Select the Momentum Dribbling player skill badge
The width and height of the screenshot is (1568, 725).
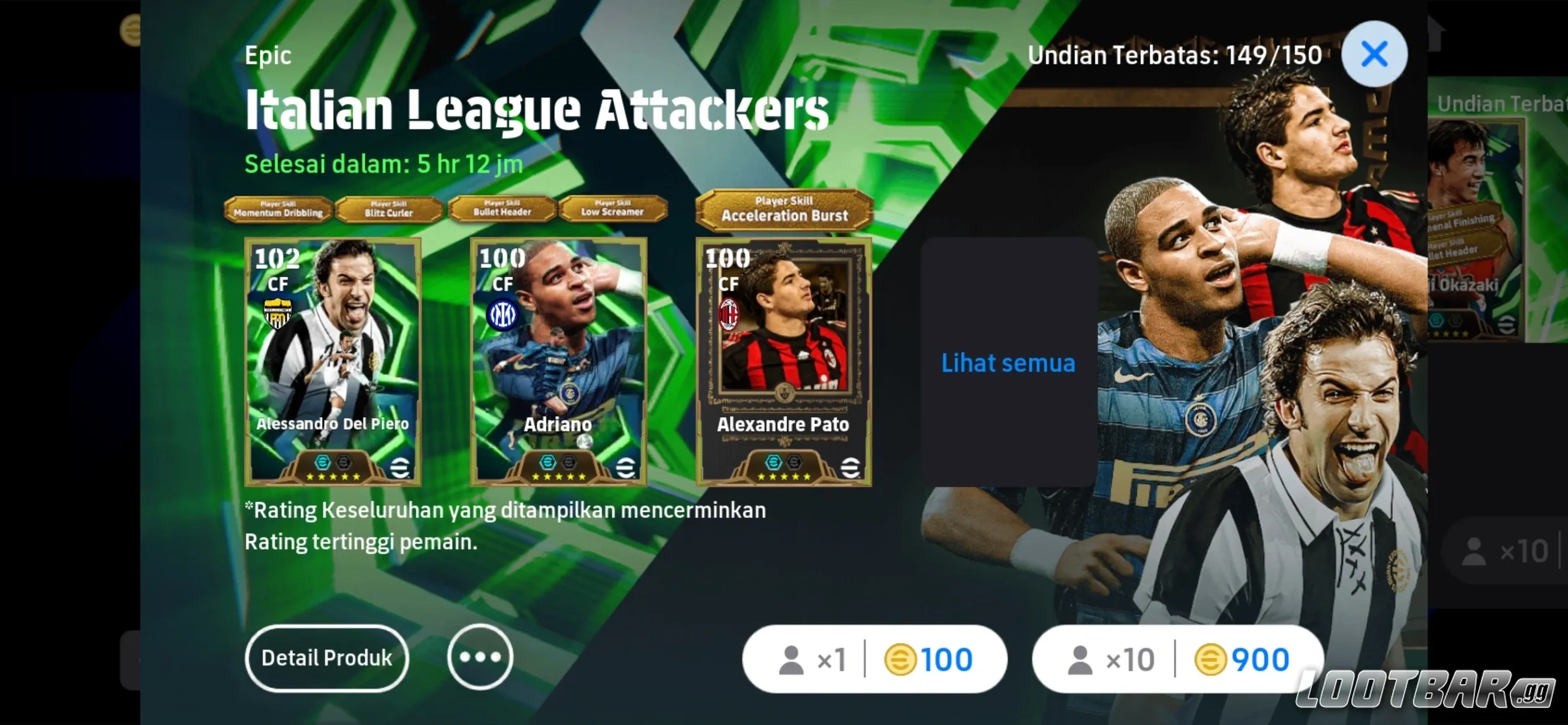279,209
